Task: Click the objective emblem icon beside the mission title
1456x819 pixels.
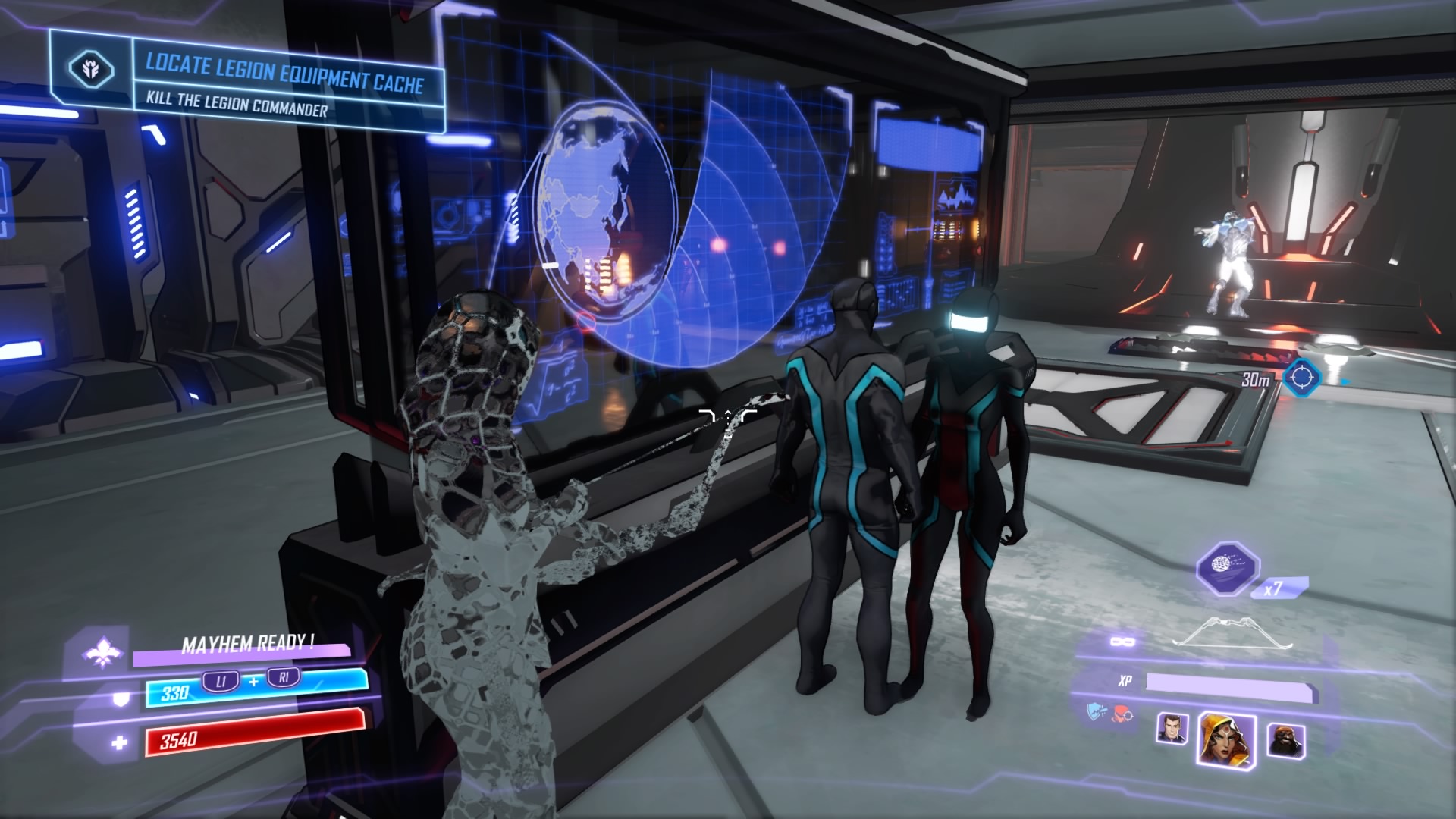Action: click(x=91, y=70)
